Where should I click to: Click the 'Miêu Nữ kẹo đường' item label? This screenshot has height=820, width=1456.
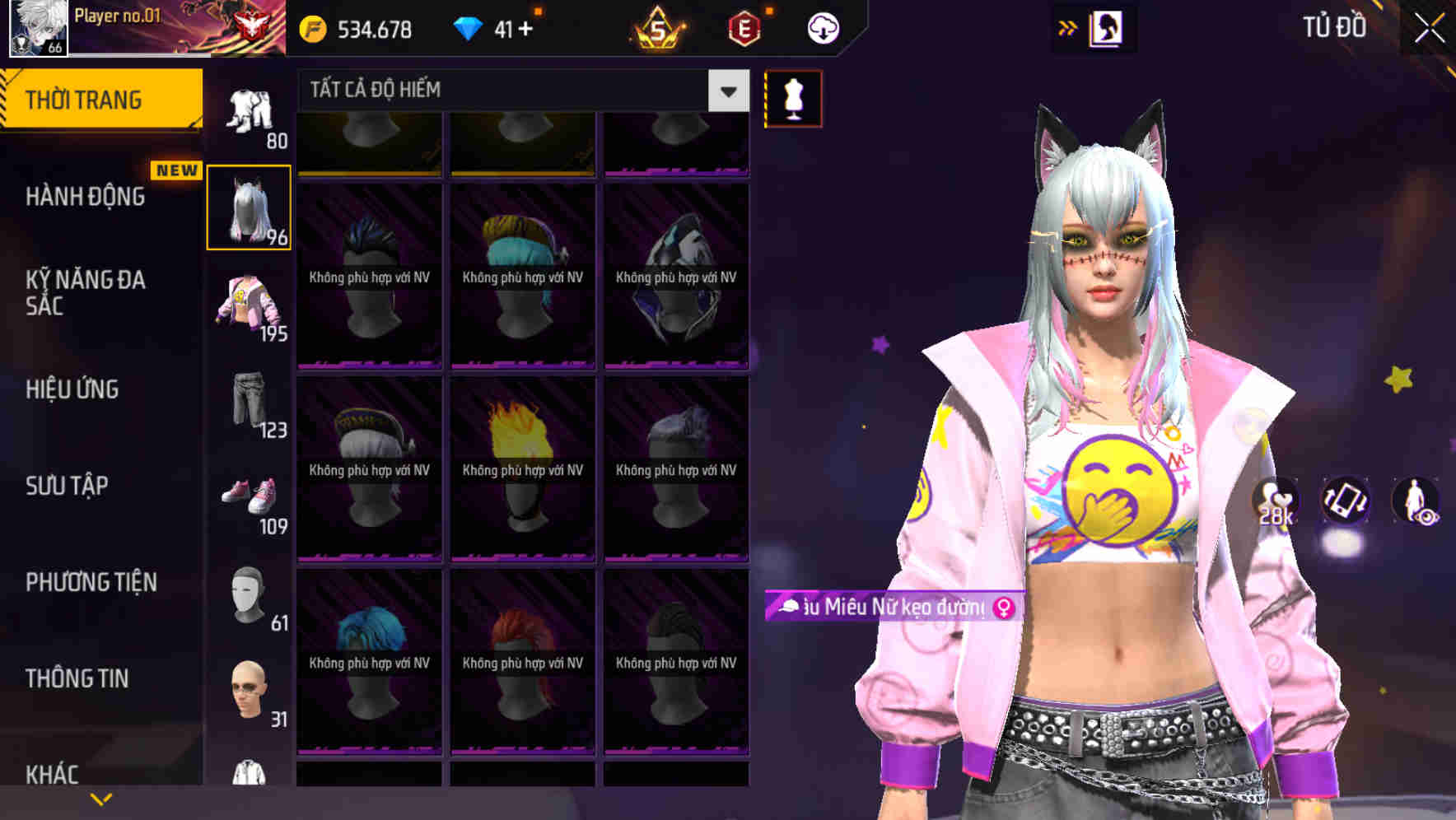889,607
